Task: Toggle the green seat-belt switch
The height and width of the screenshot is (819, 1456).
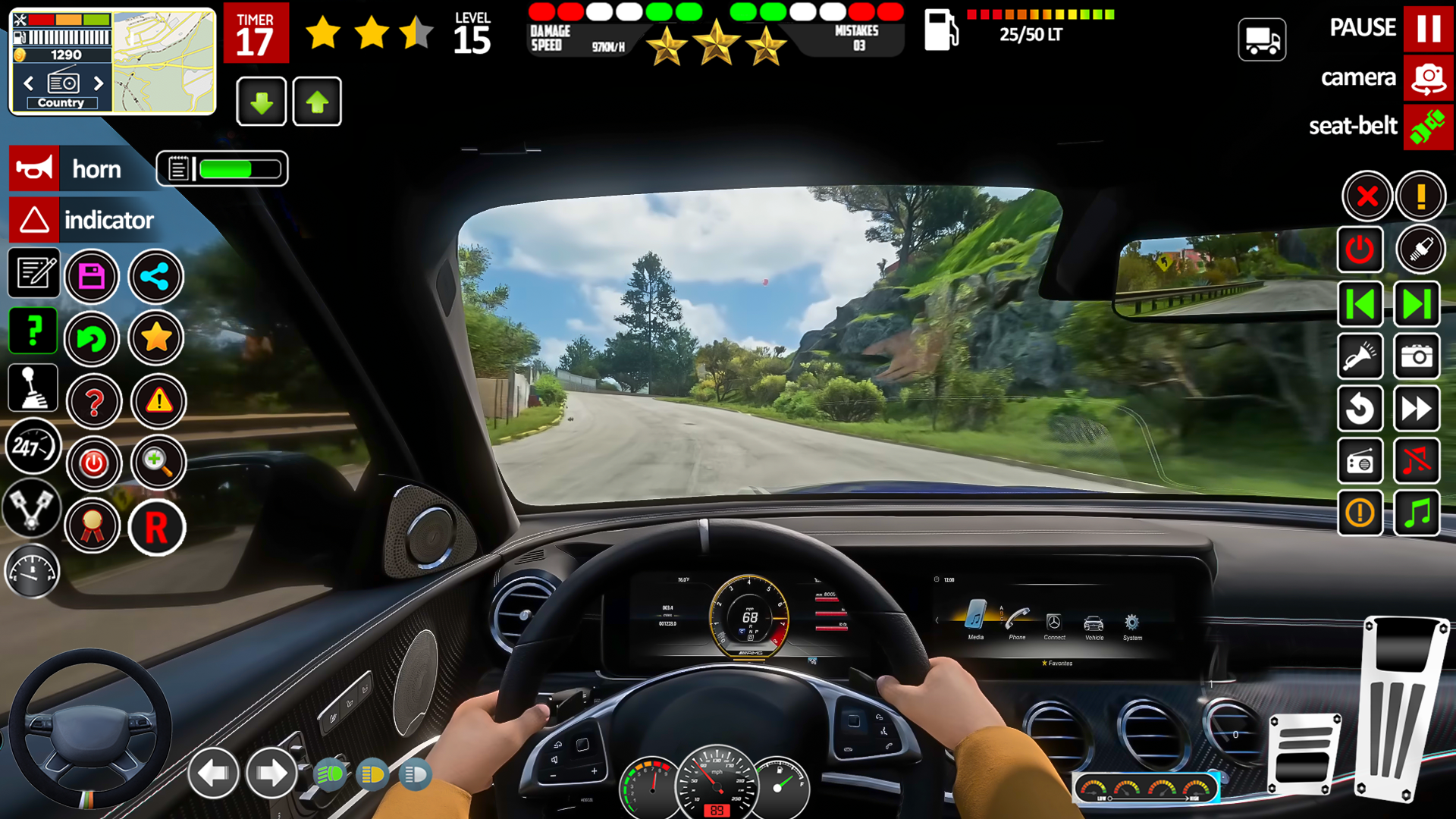Action: (x=1429, y=127)
